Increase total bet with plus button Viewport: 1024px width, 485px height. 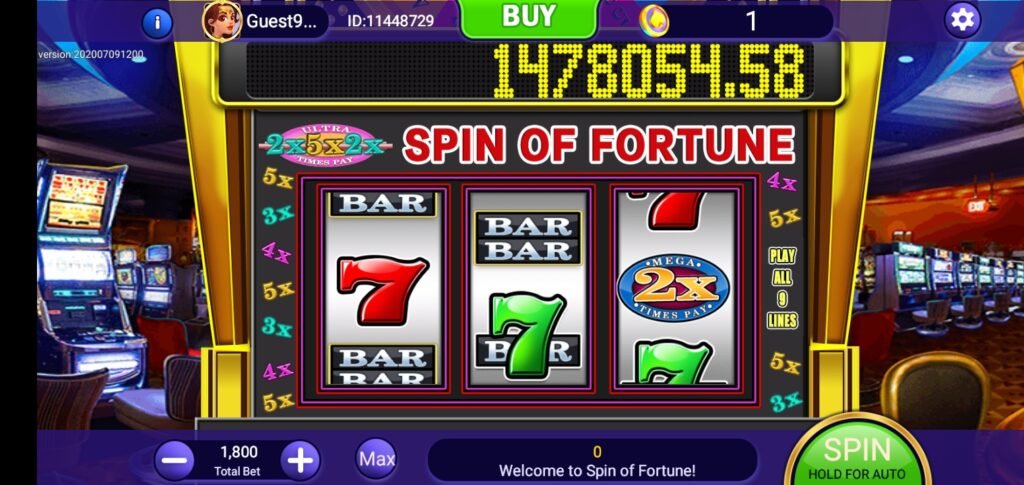[x=300, y=460]
